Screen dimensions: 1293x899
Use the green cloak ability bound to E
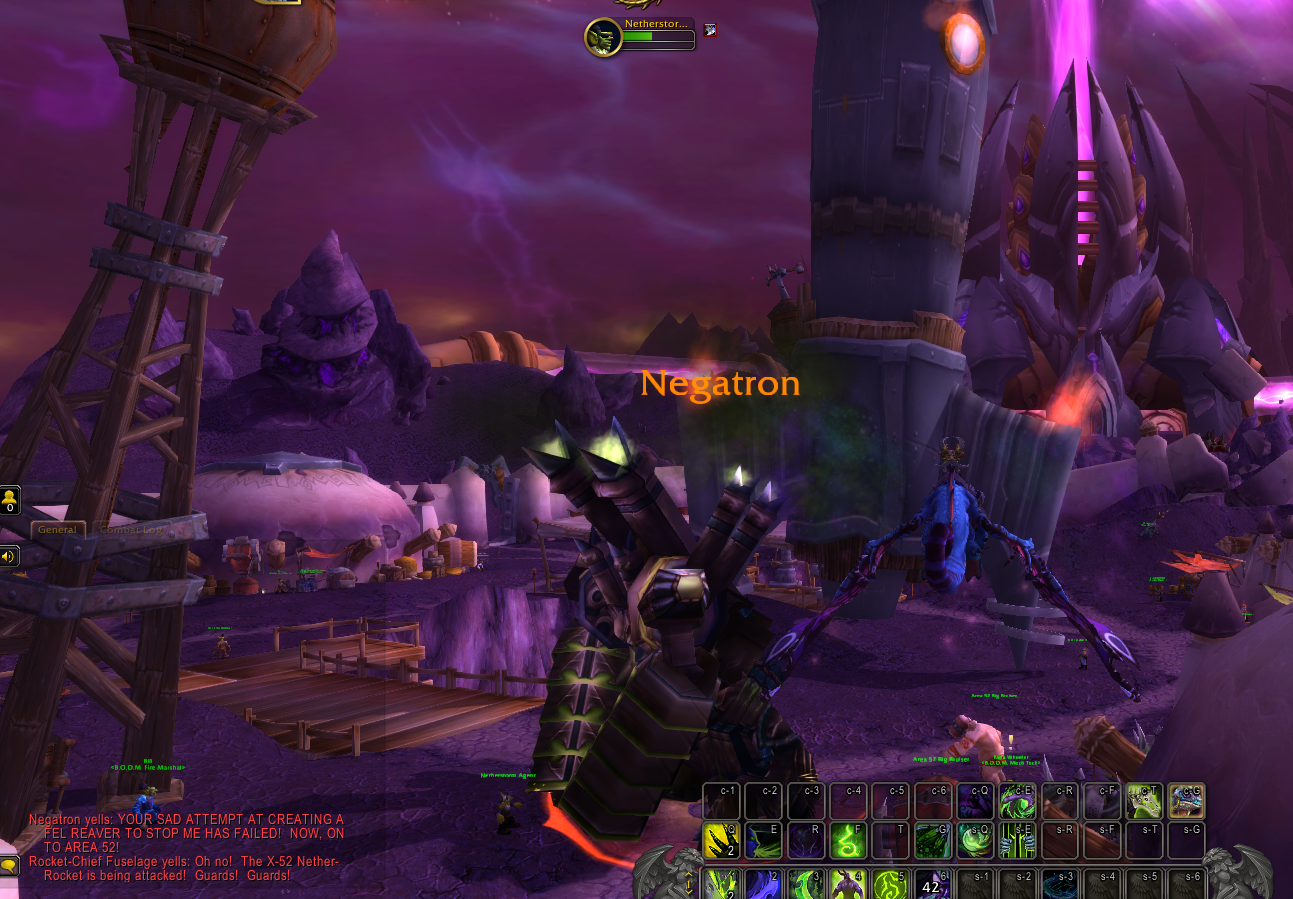coord(763,840)
